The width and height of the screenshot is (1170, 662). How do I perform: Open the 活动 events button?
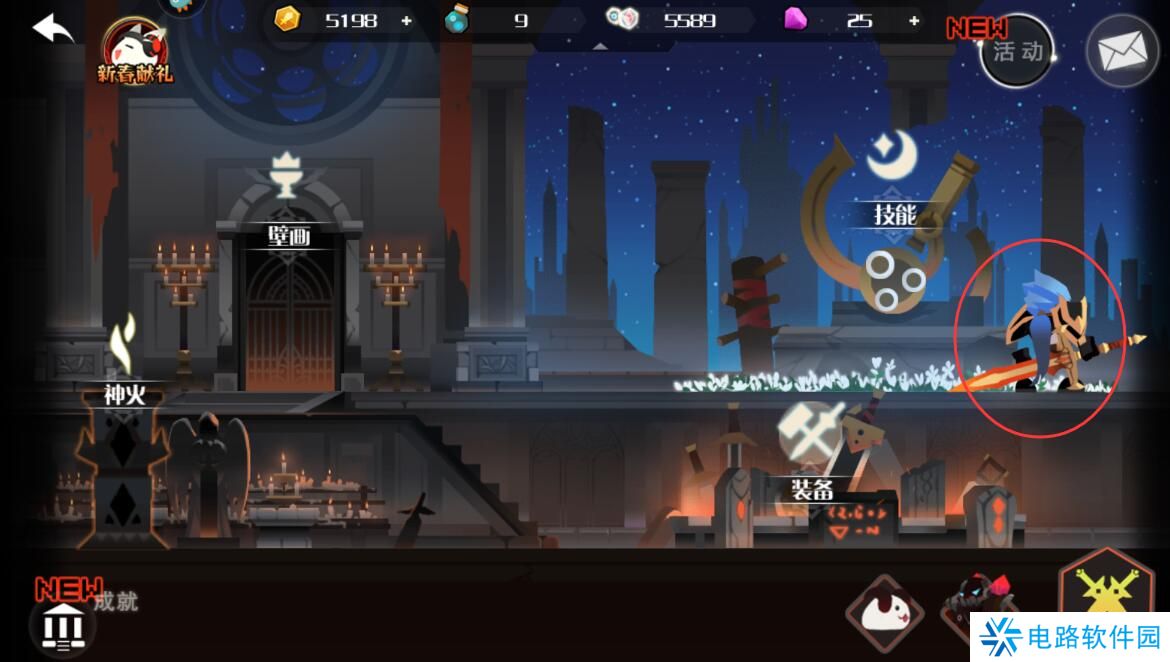tap(1016, 51)
